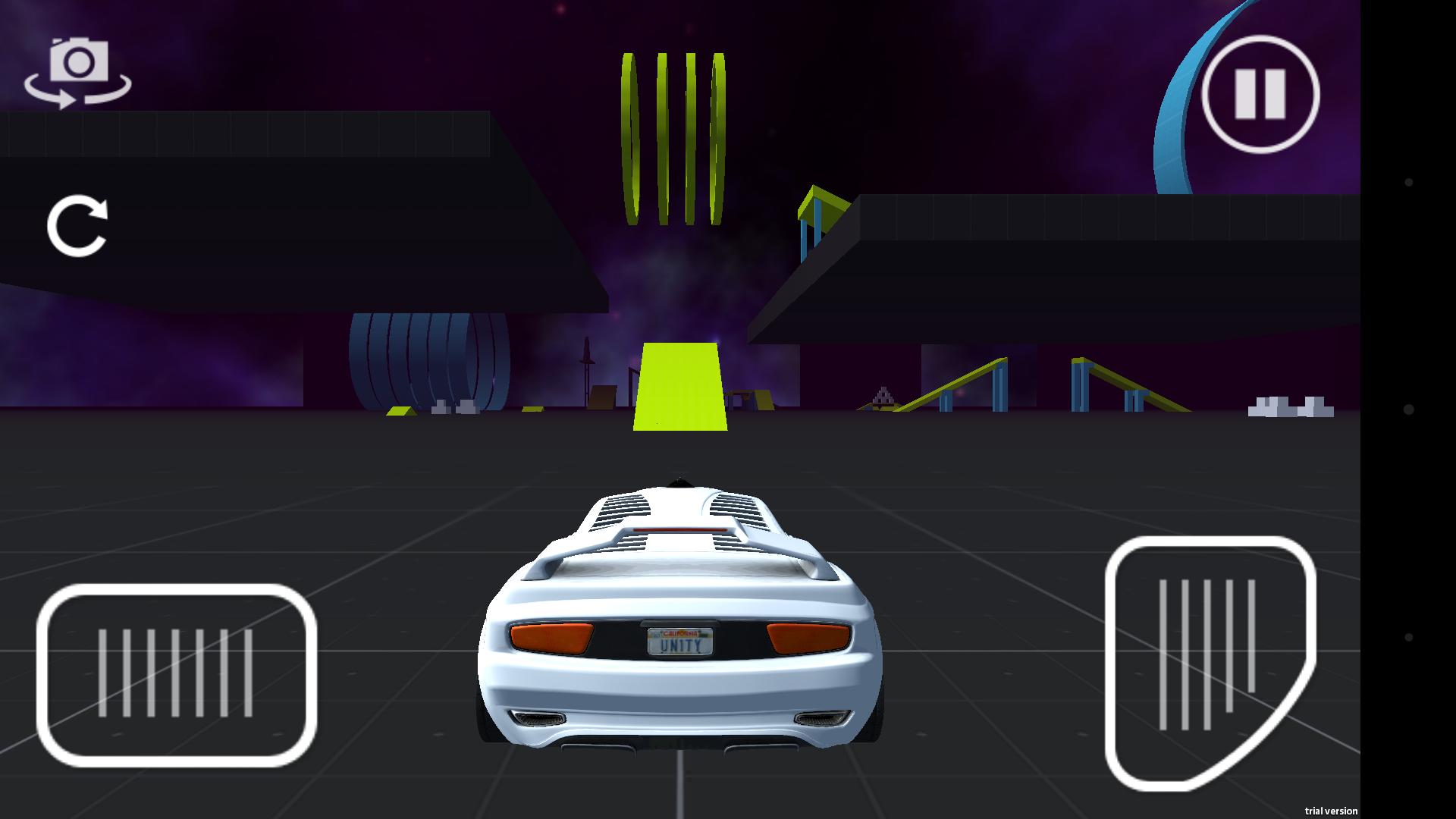
Task: Select the white sports car
Action: click(679, 614)
